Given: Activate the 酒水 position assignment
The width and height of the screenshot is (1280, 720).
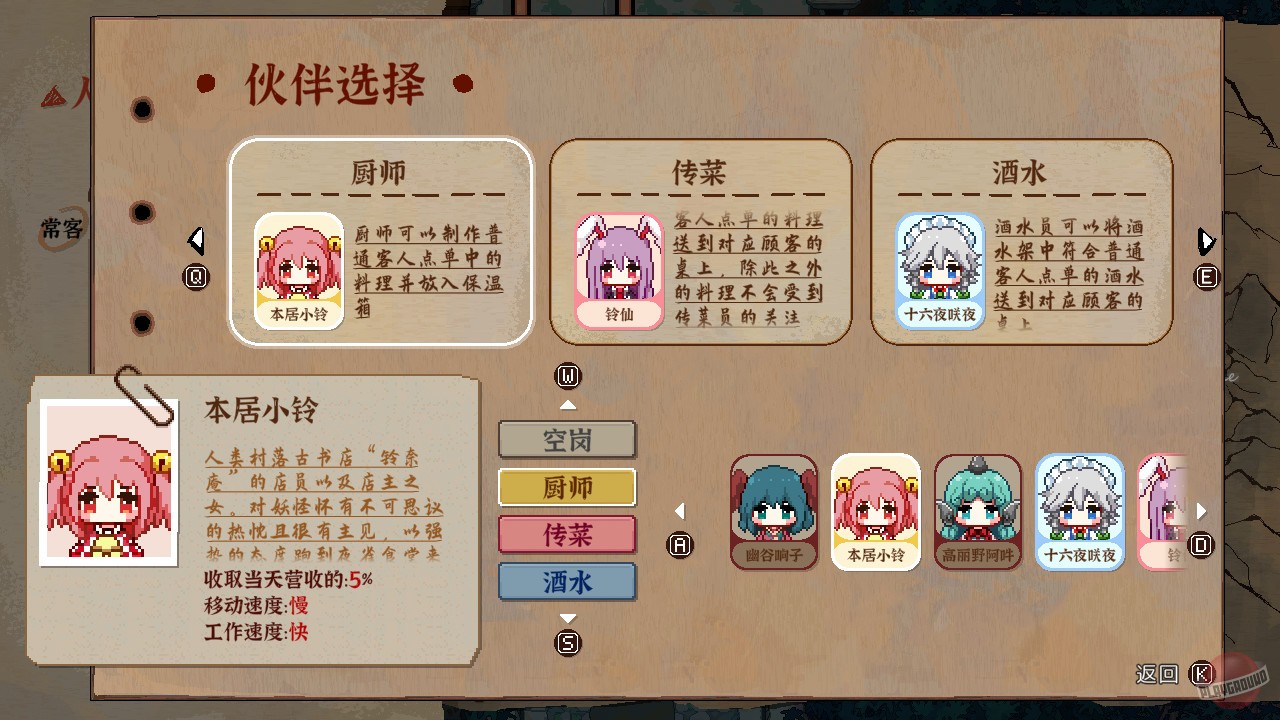Looking at the screenshot, I should click(x=567, y=583).
